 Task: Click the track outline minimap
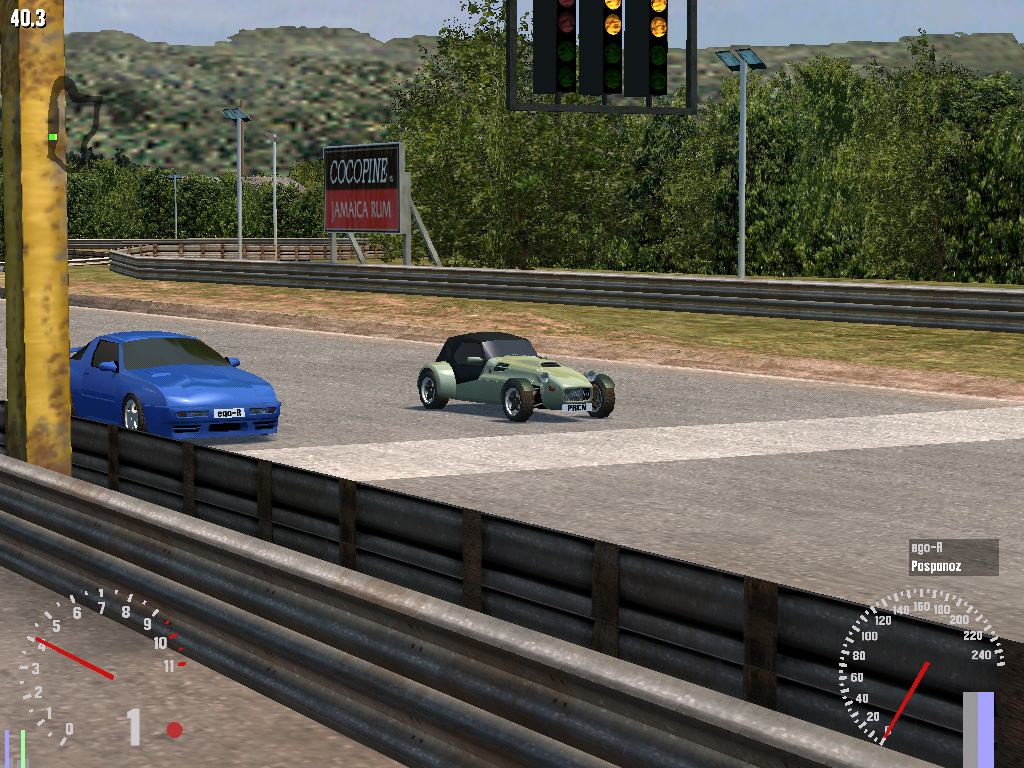tap(70, 120)
